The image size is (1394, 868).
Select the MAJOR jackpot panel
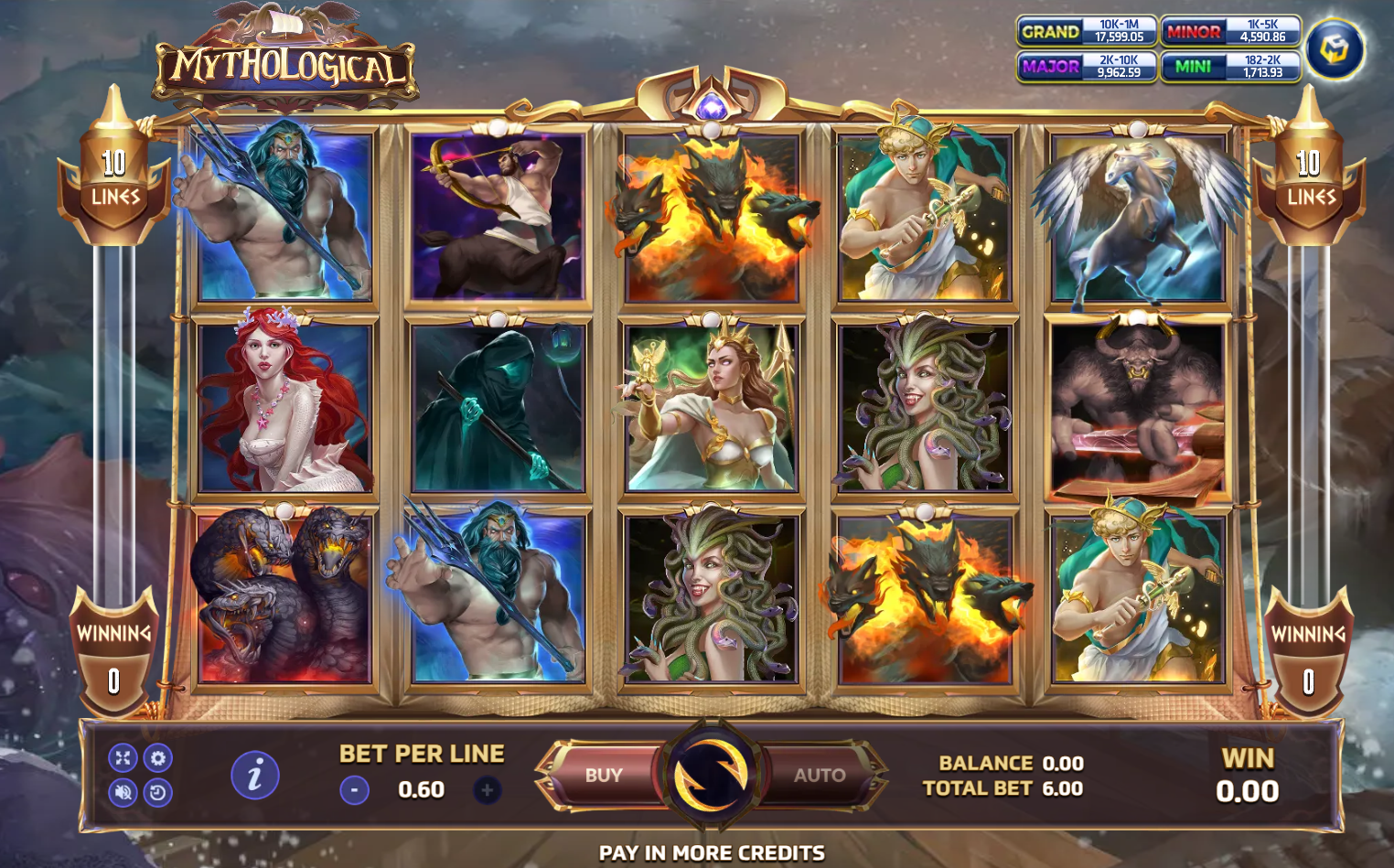(x=1086, y=67)
